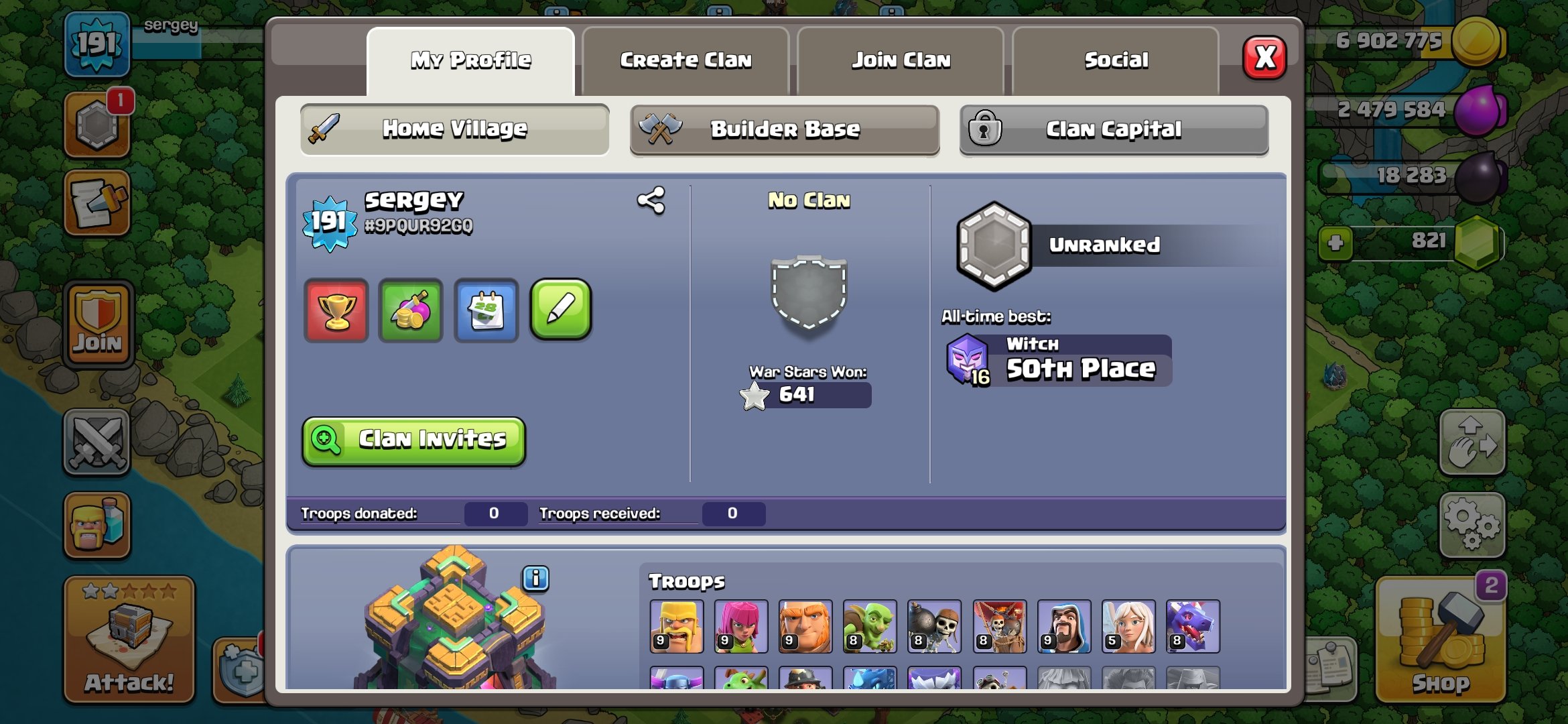
Task: Switch to the Builder Base profile view
Action: coord(785,129)
